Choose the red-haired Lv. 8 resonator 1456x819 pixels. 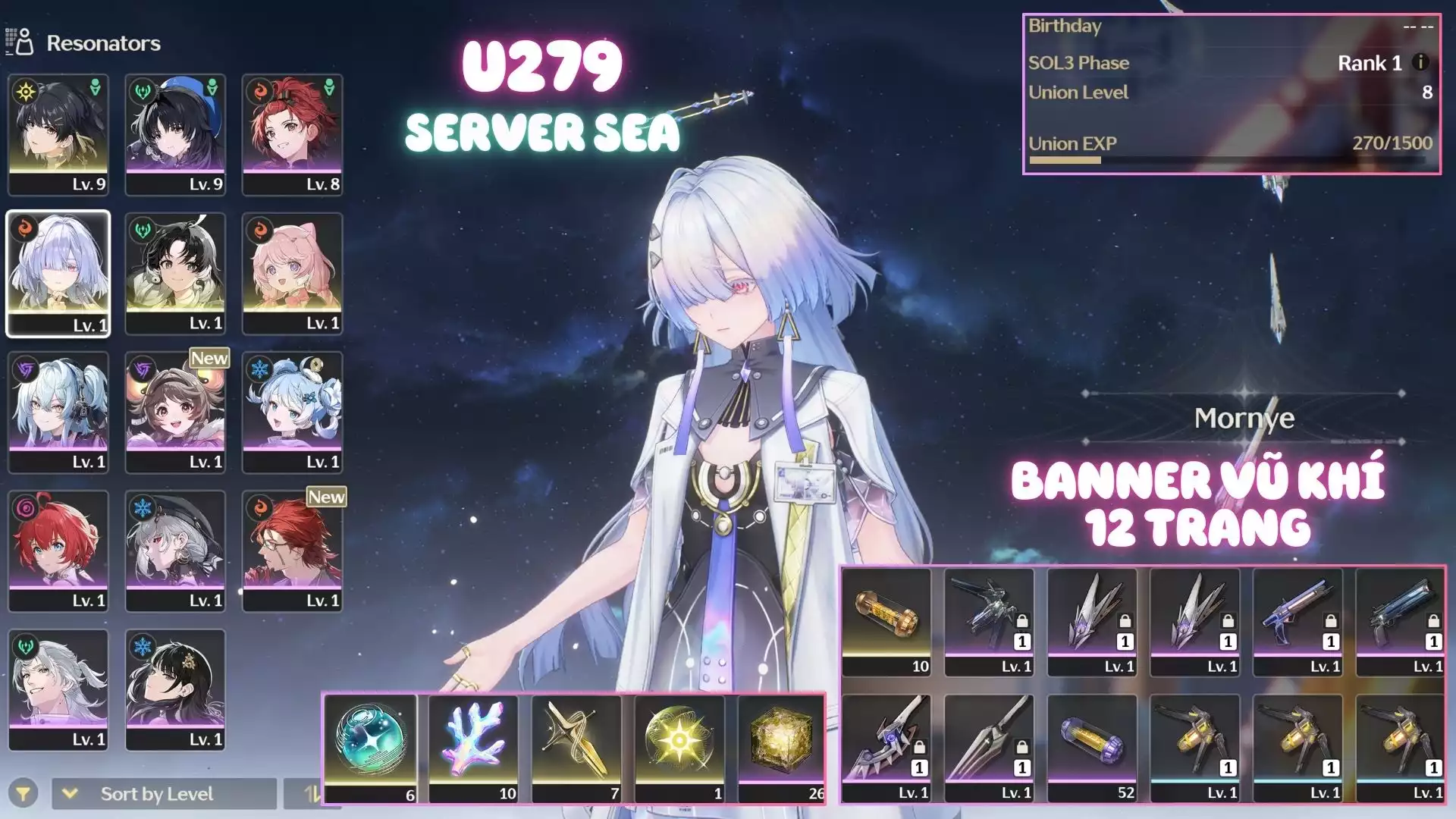[292, 134]
